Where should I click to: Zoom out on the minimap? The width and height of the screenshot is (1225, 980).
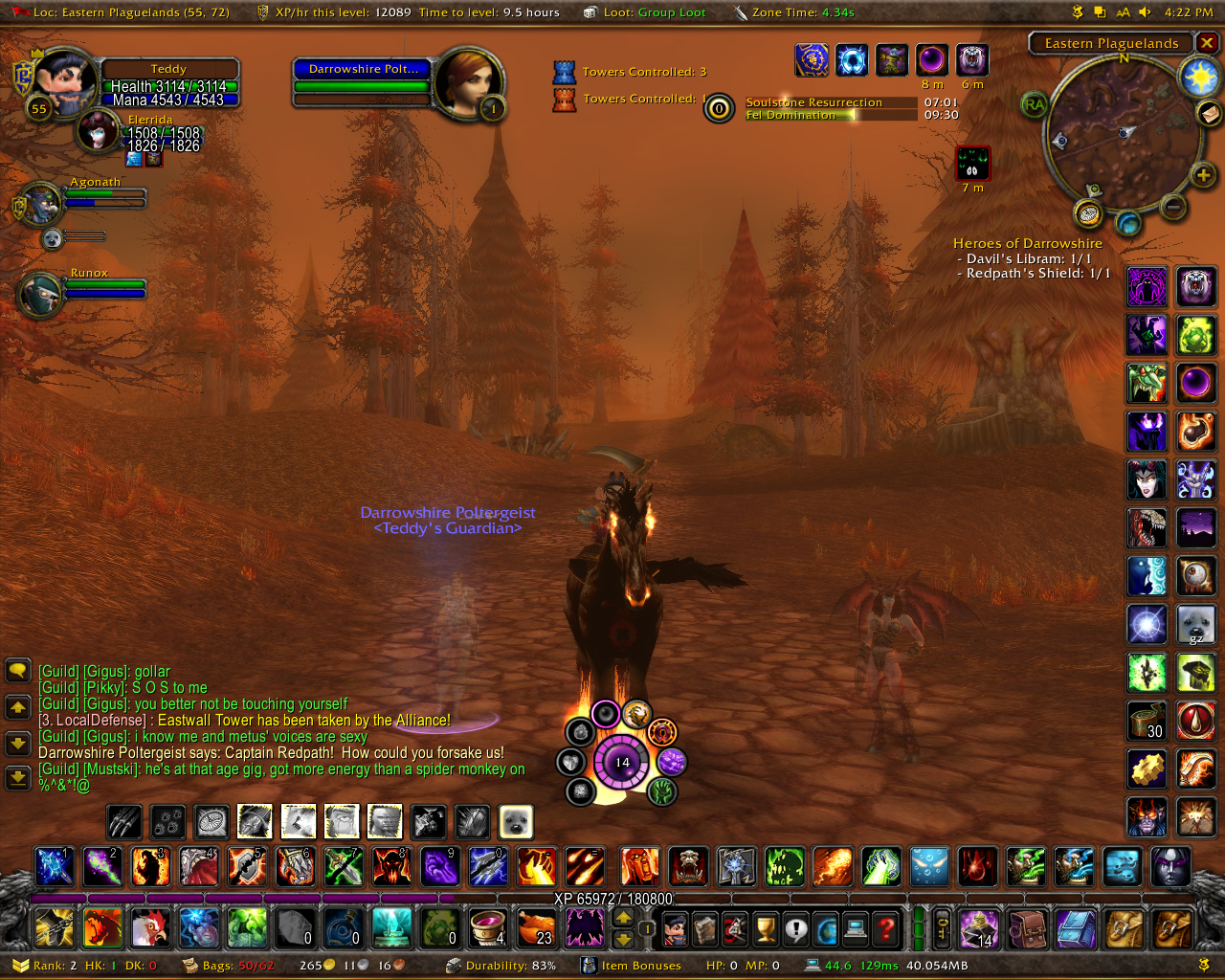pos(1173,206)
